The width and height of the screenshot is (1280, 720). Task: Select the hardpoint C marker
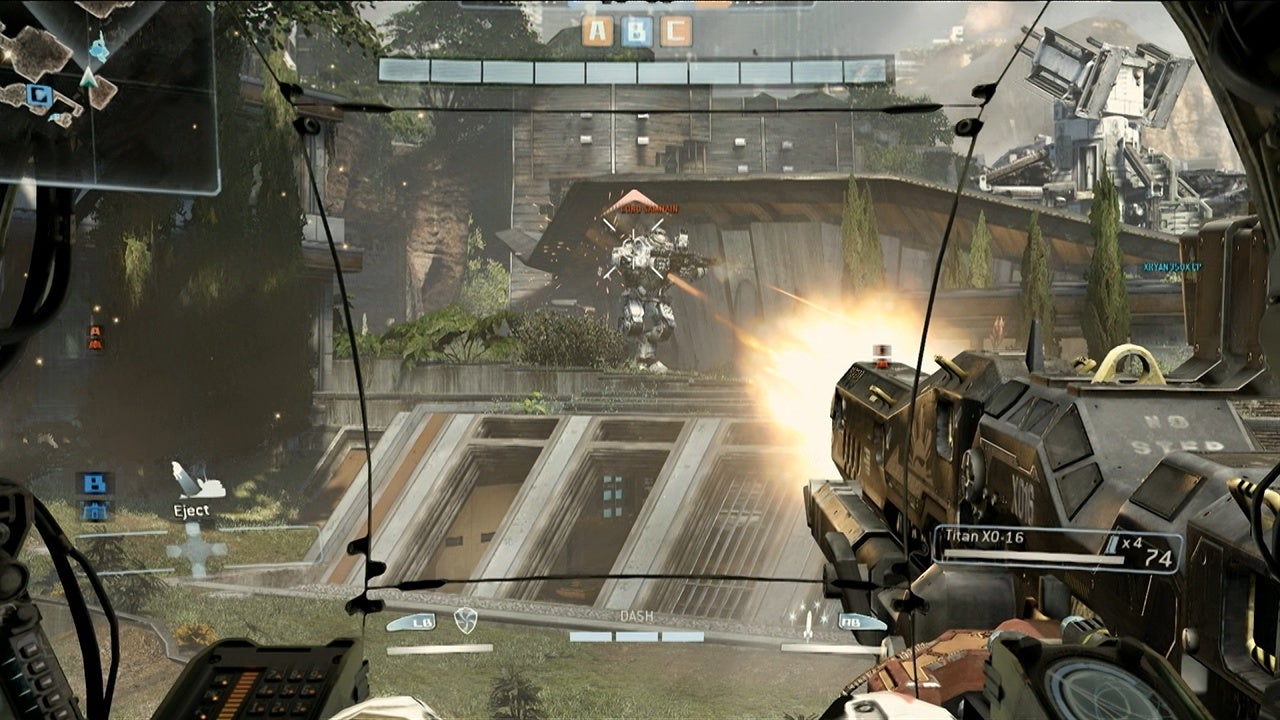676,31
